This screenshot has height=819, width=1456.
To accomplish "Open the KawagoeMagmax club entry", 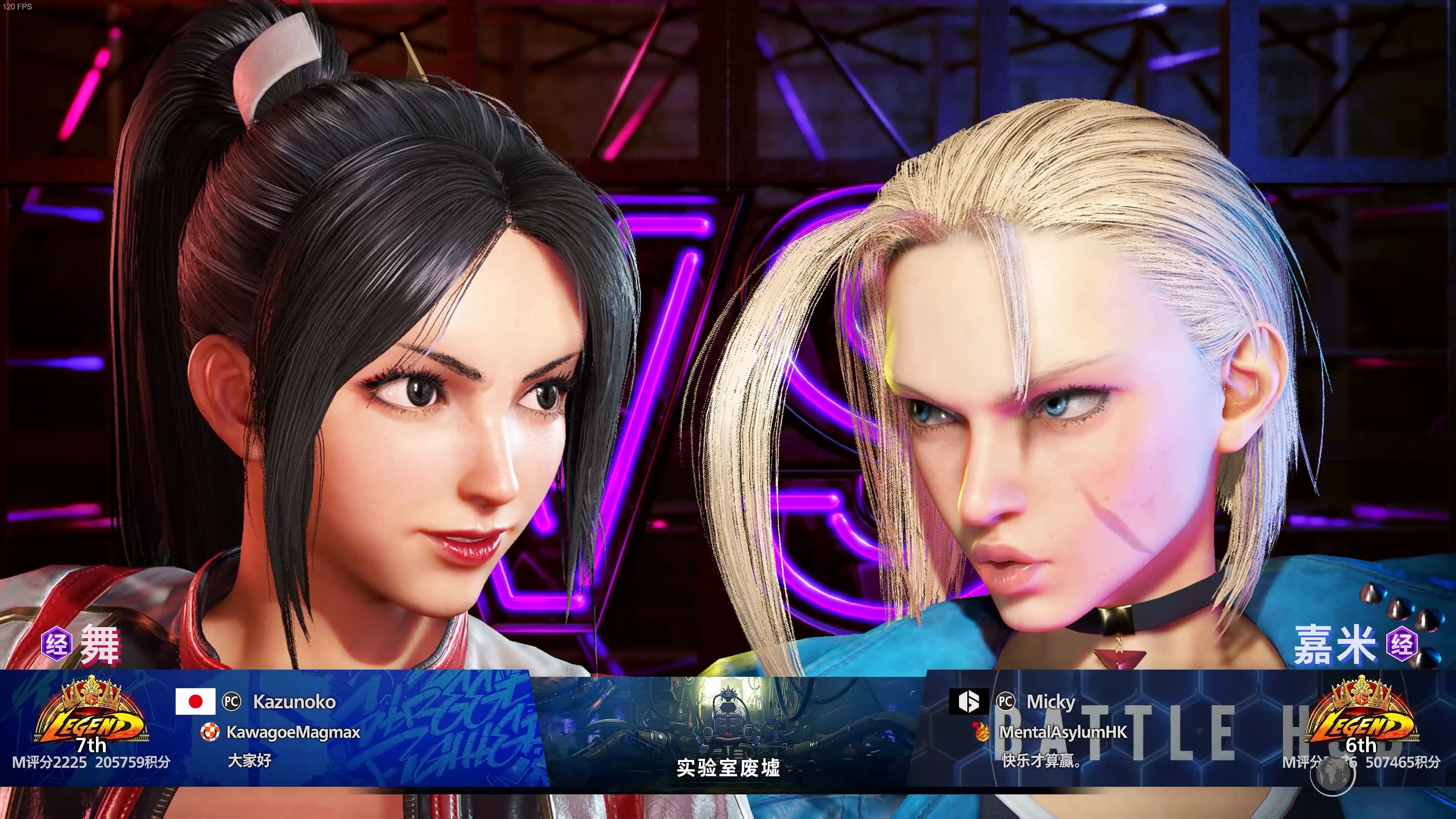I will 293,732.
